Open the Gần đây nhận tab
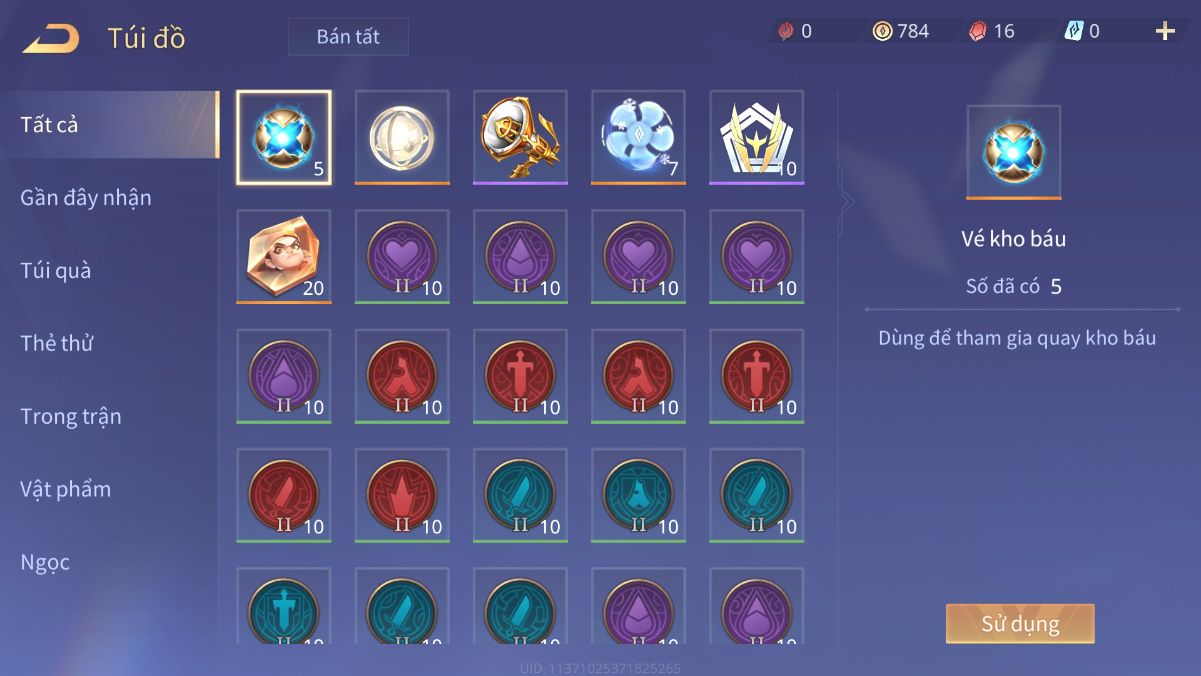Screen dimensions: 1201x676 pyautogui.click(x=86, y=198)
